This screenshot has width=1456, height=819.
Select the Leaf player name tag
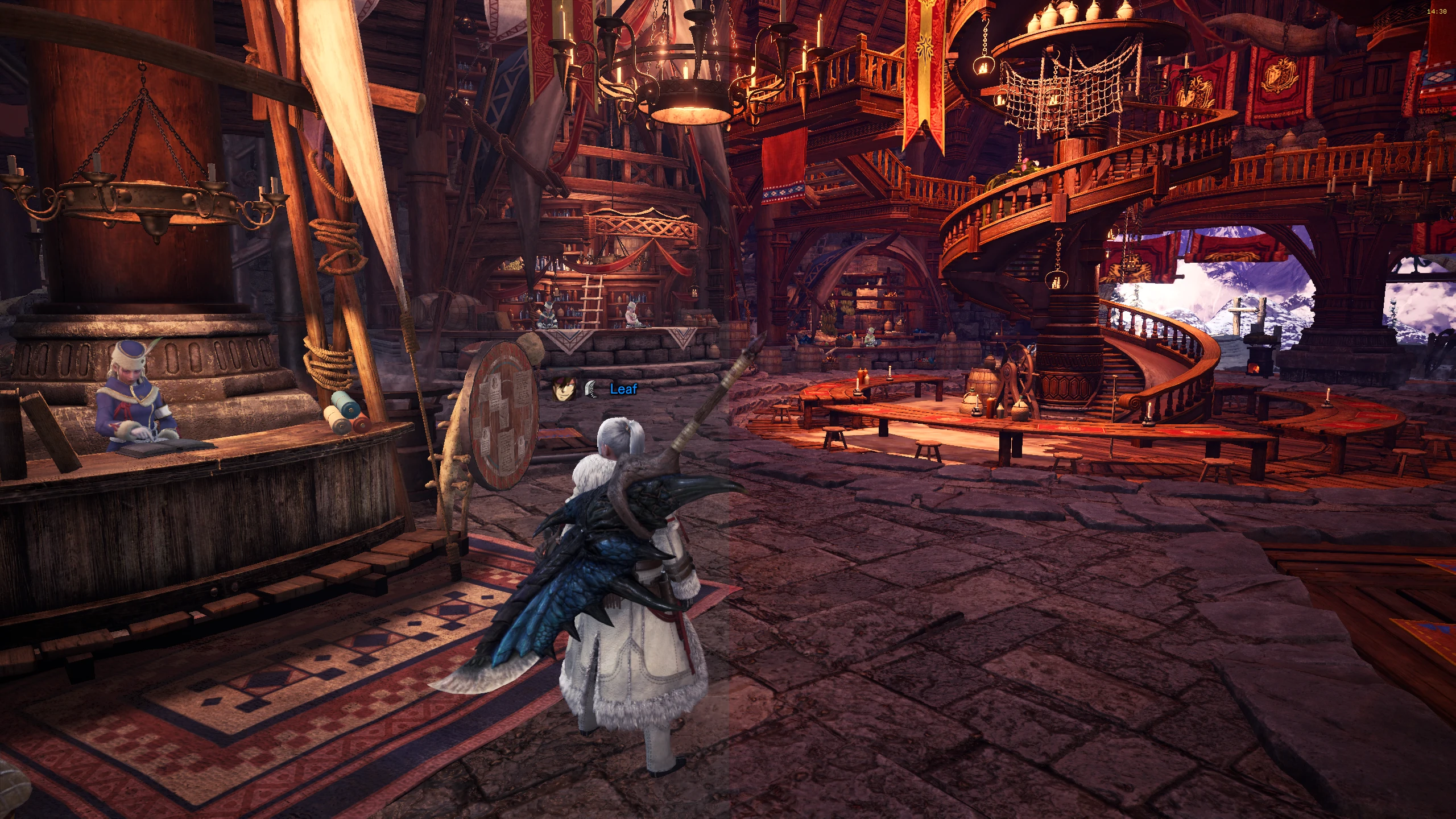pyautogui.click(x=623, y=389)
